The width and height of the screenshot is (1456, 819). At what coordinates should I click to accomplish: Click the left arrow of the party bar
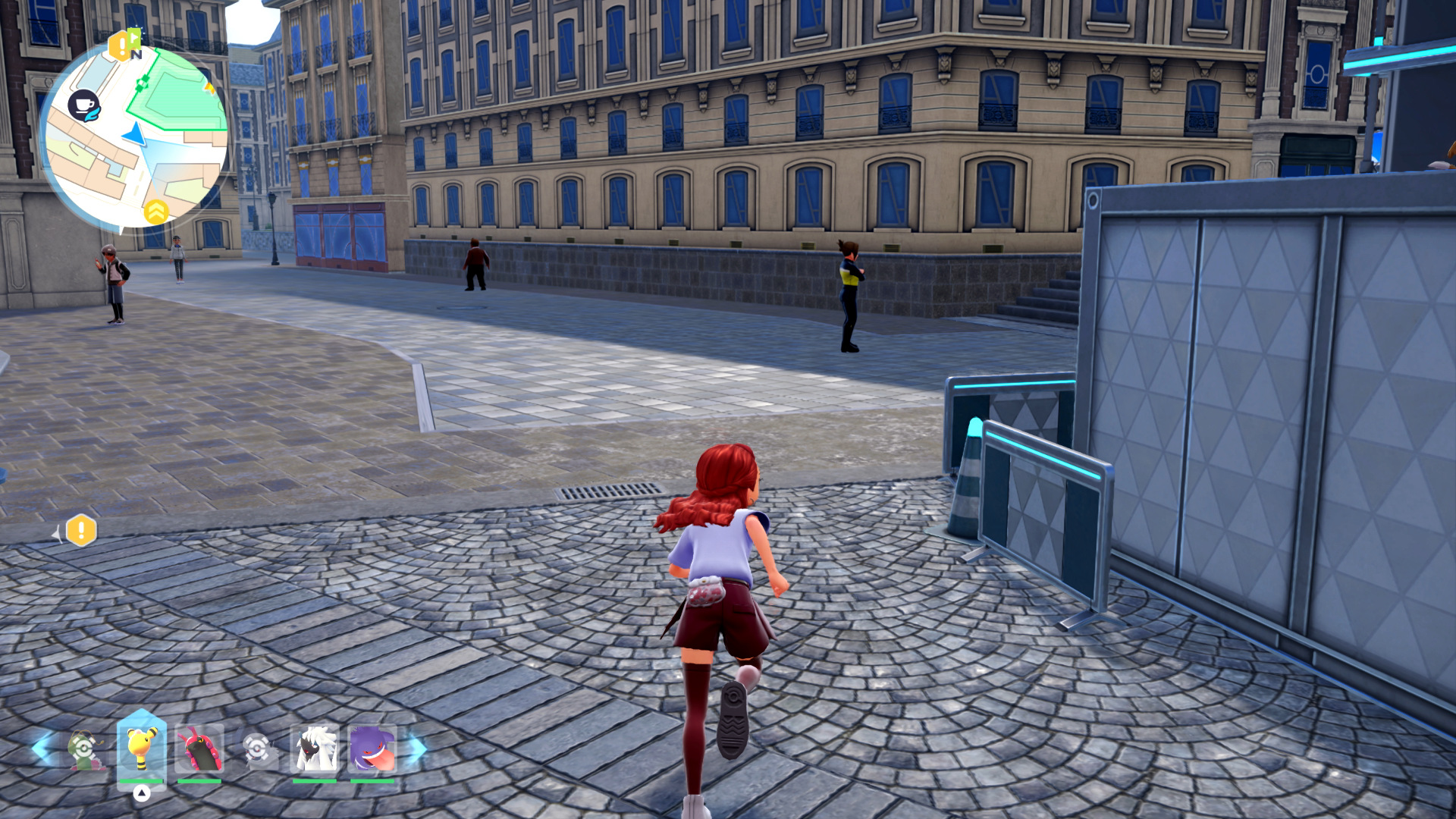point(41,748)
